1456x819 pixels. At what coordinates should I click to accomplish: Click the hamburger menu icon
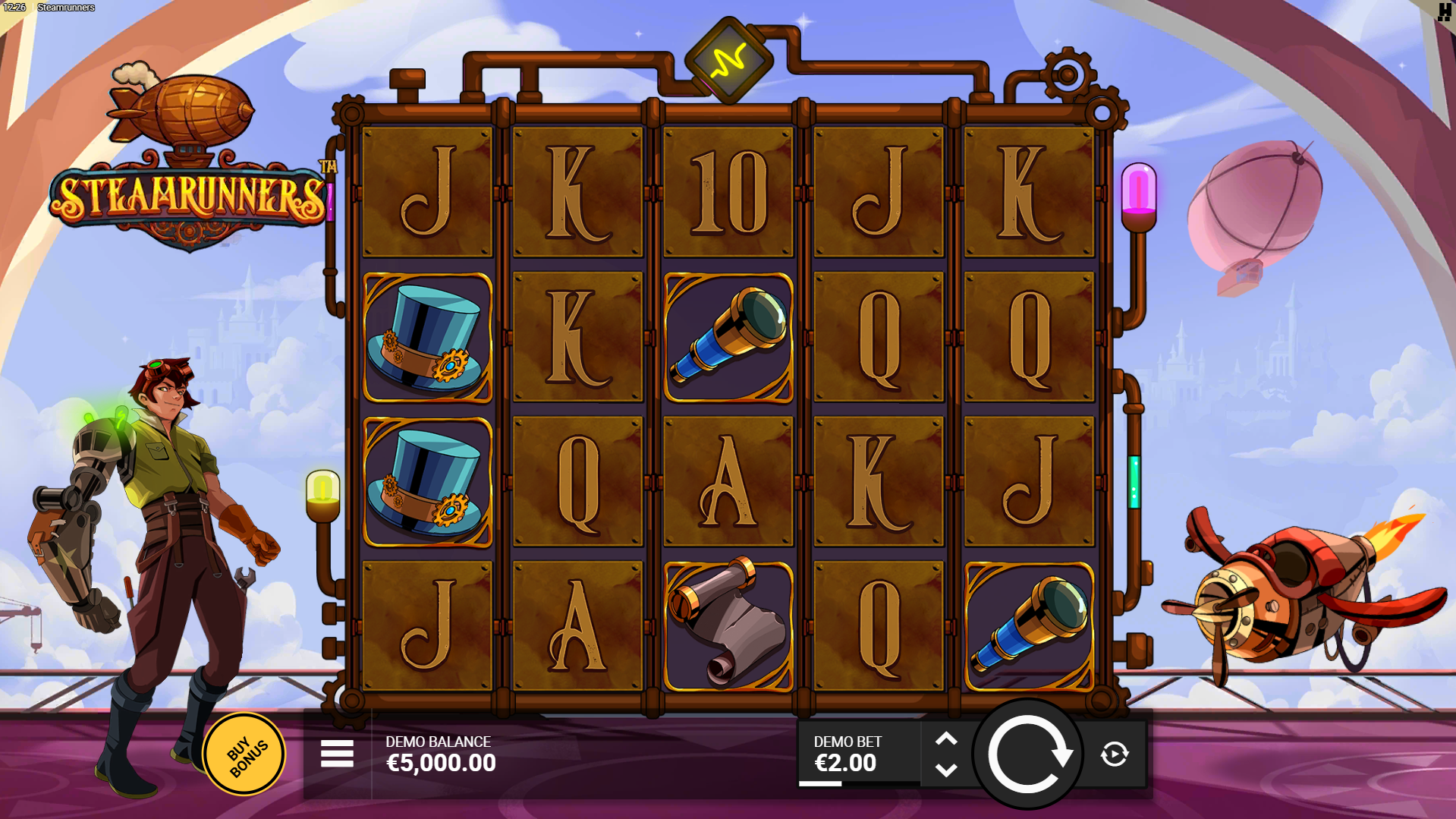pyautogui.click(x=336, y=754)
